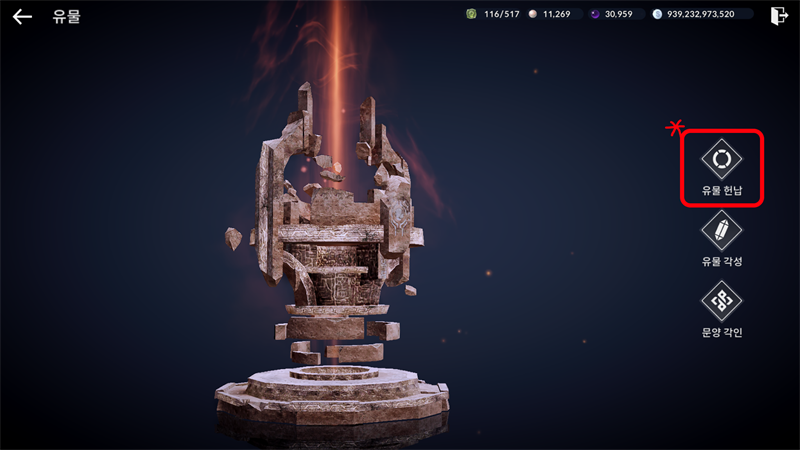
Task: Go back using the arrow button
Action: tap(22, 17)
